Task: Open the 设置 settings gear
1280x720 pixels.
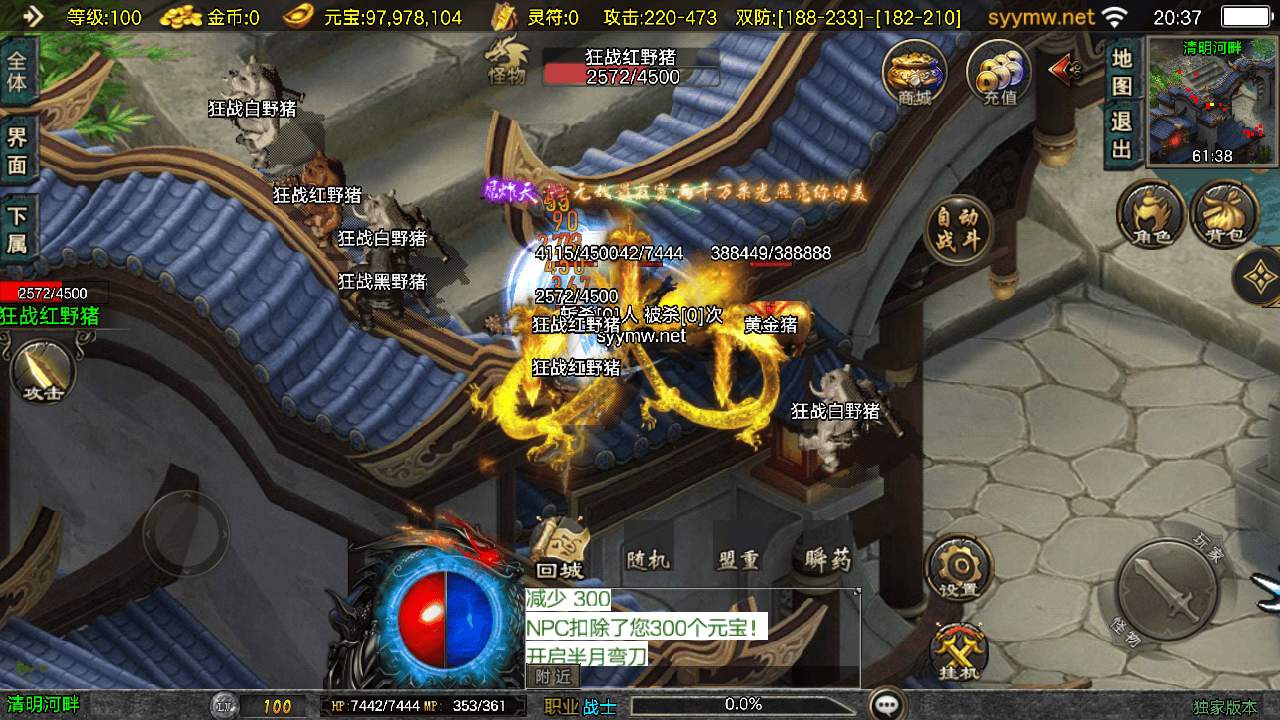Action: (x=958, y=568)
